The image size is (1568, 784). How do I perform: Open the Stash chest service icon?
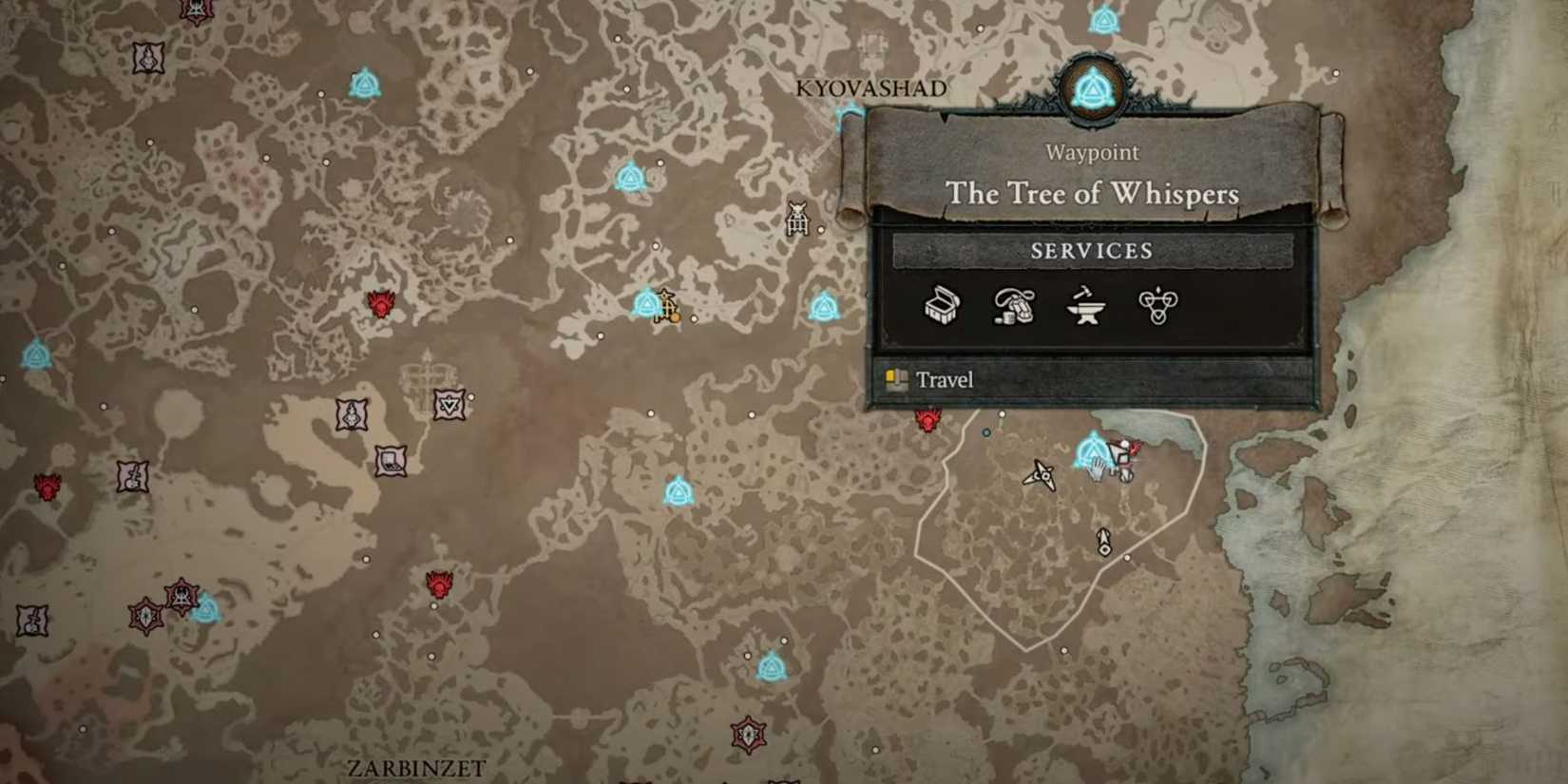pos(941,307)
